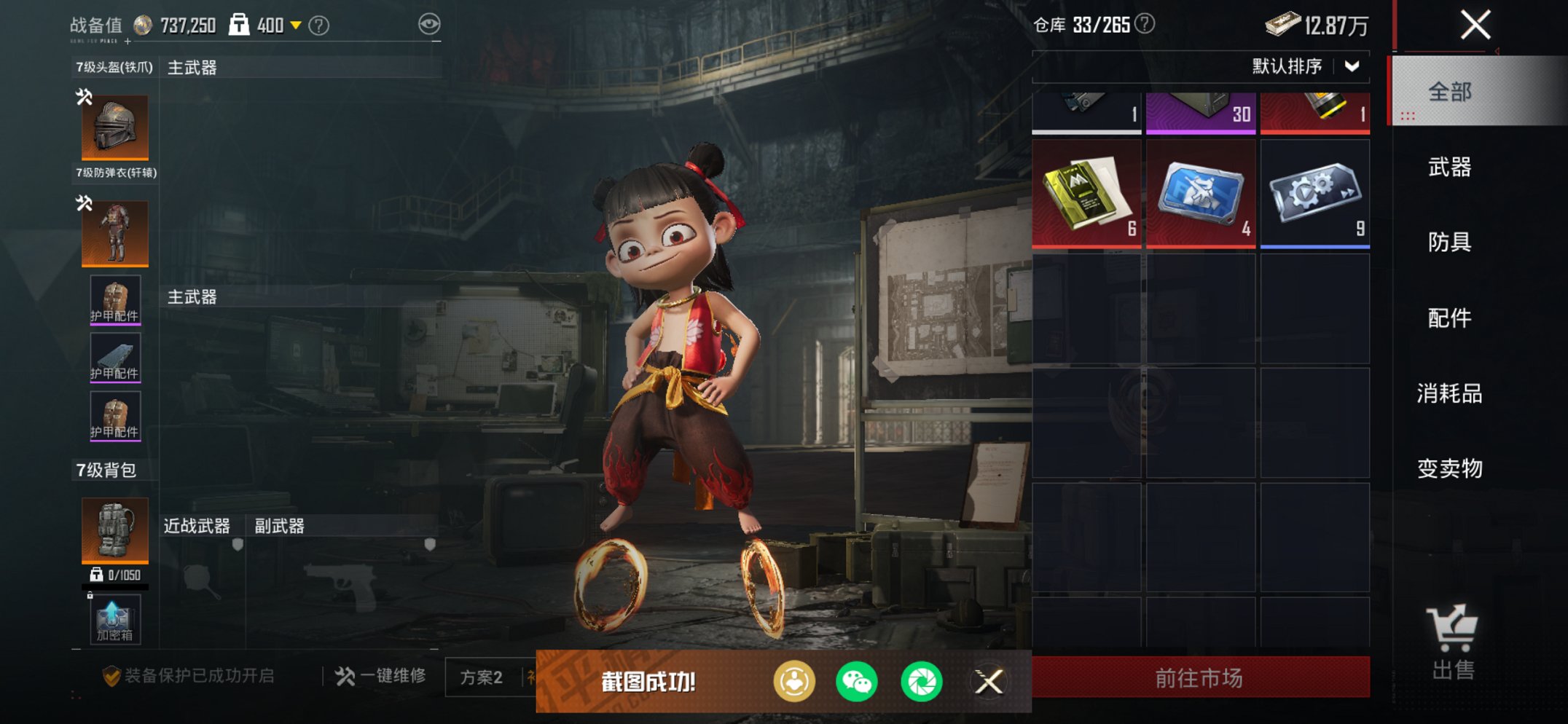
Task: Open the 变卖物 tab
Action: pyautogui.click(x=1450, y=468)
